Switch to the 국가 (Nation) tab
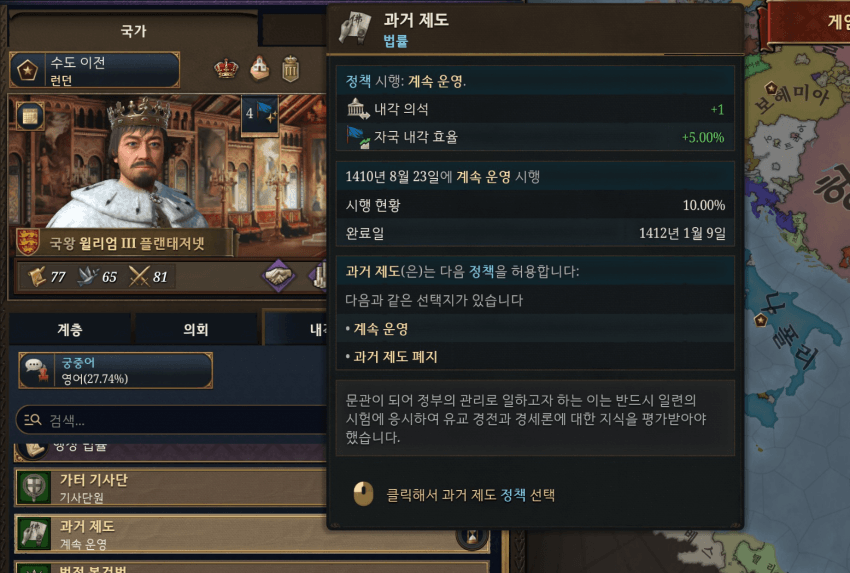Screen dimensions: 850x573 tap(132, 31)
